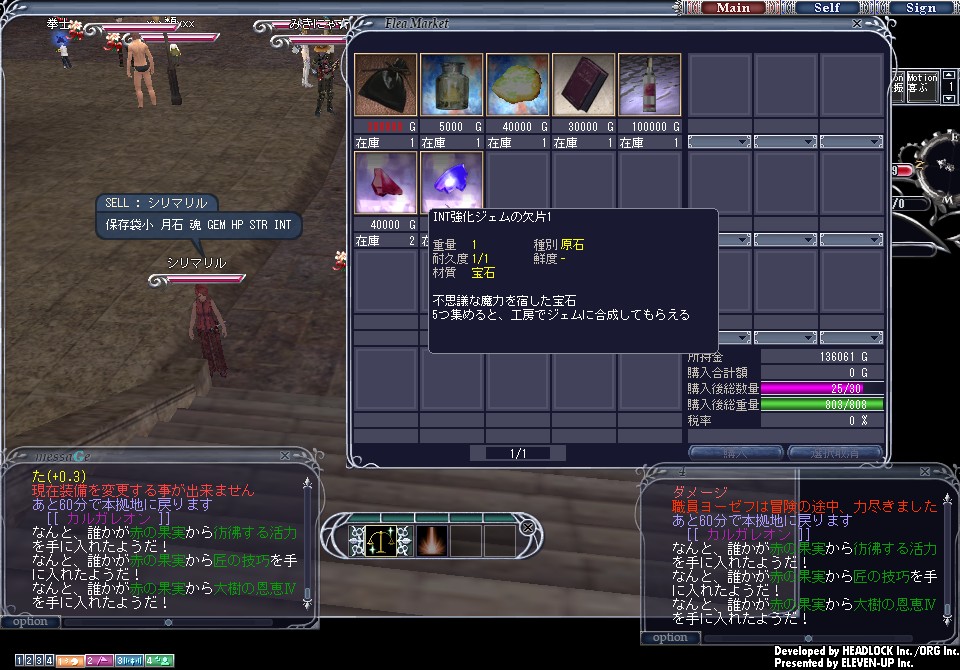Activate the golden scales skill icon
Image resolution: width=960 pixels, height=670 pixels.
[x=379, y=540]
